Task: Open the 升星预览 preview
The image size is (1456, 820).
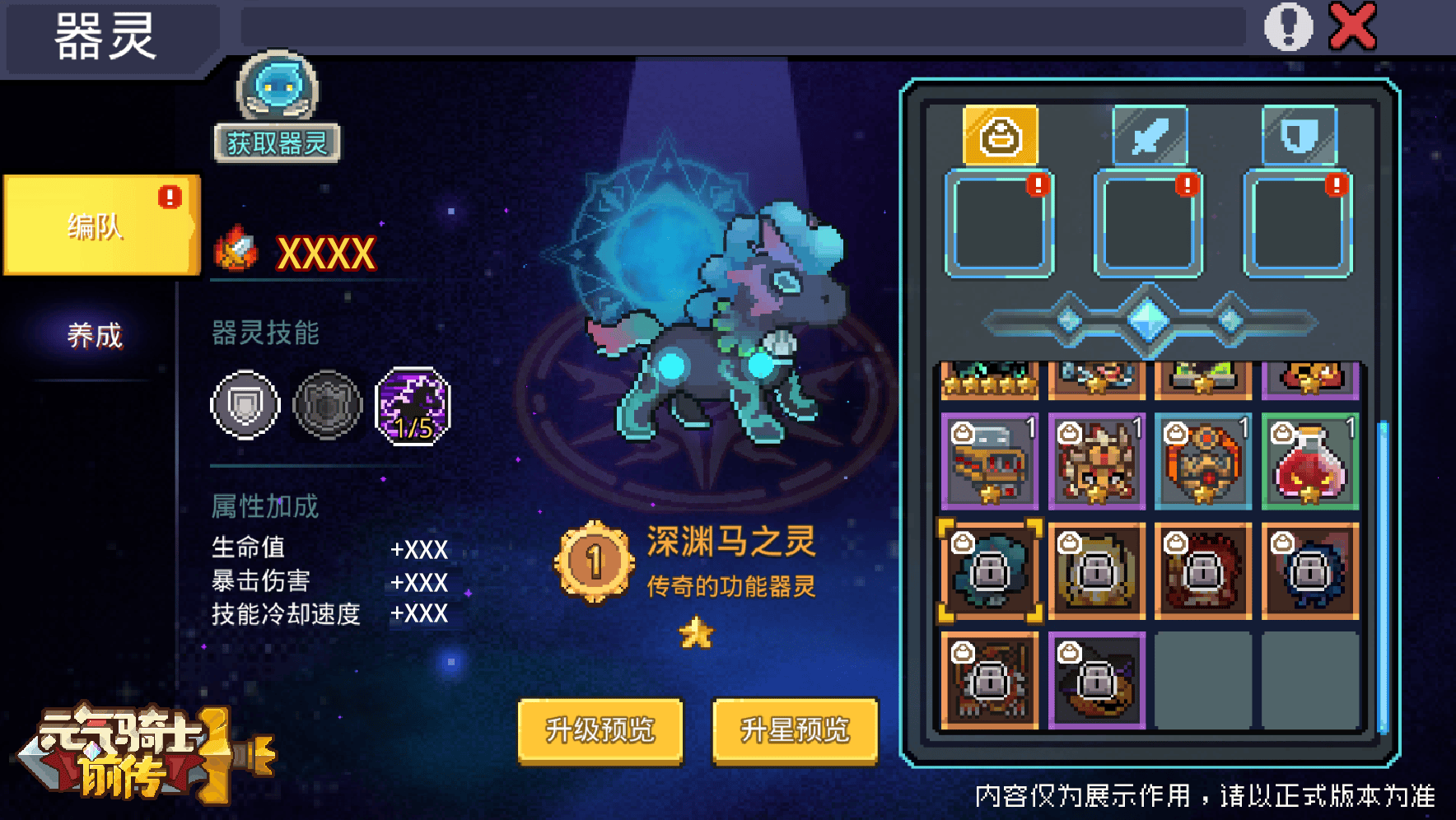Action: [x=793, y=729]
